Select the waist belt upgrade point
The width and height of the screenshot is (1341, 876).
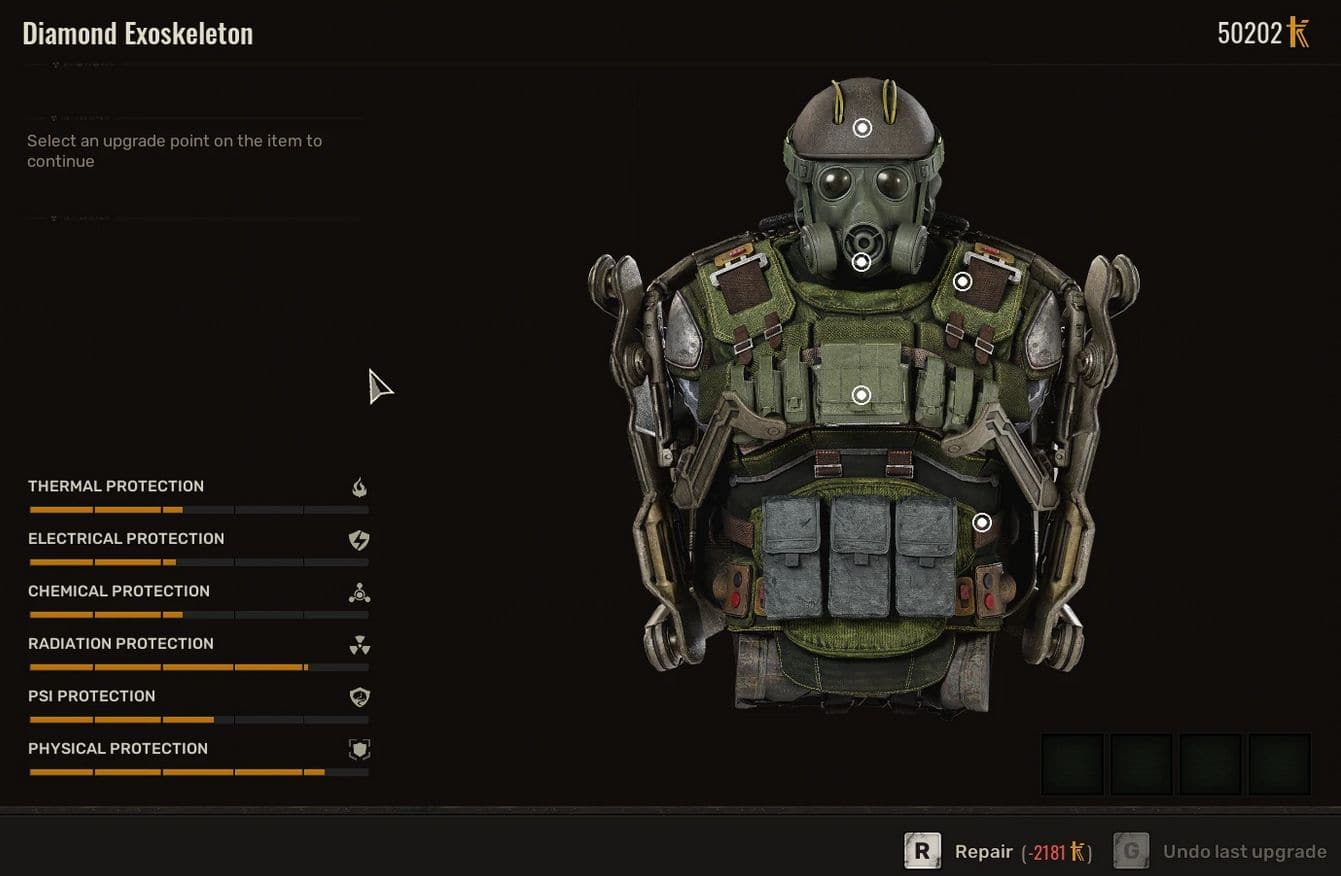pyautogui.click(x=982, y=522)
